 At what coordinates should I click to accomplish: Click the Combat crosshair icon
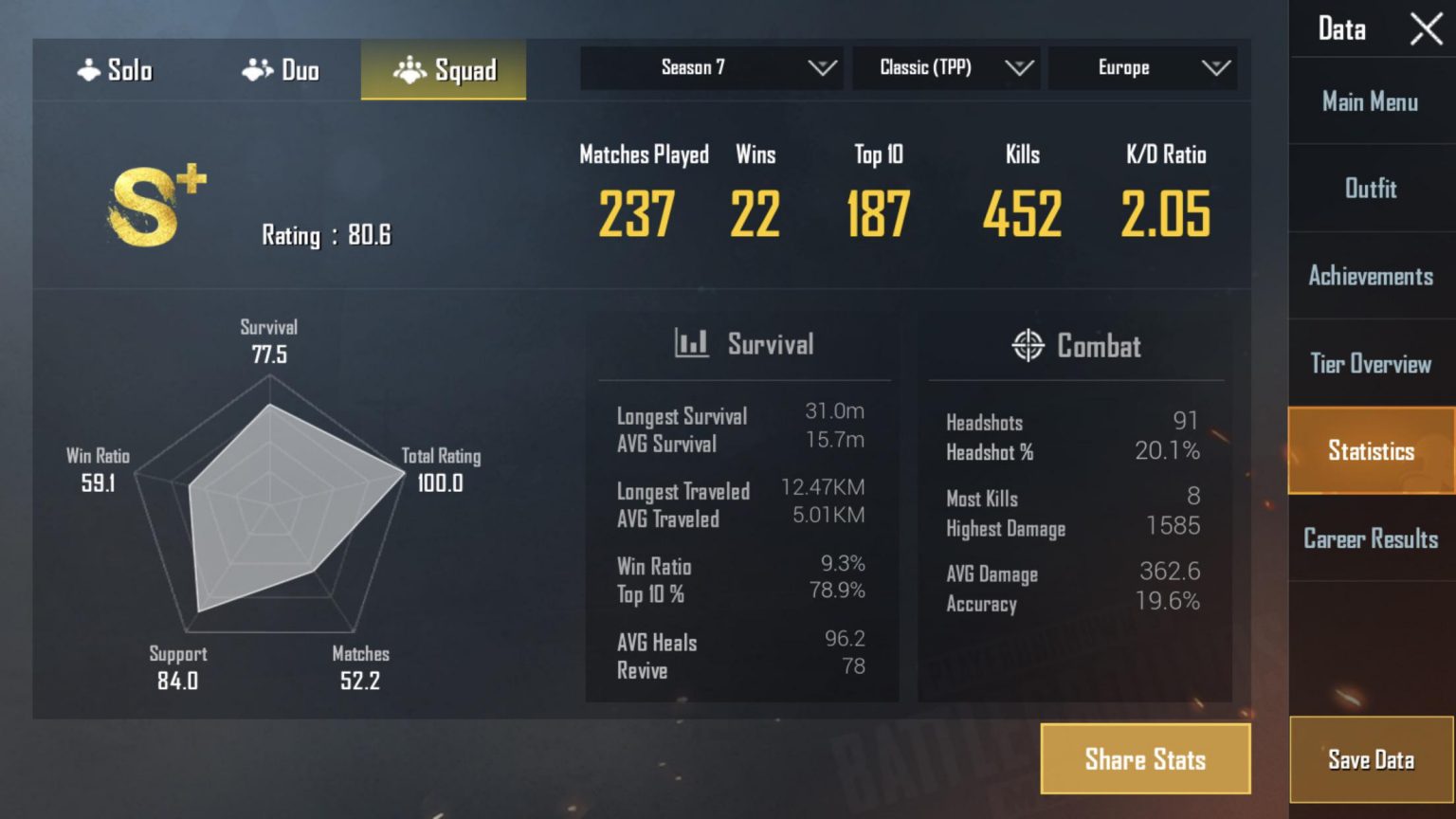[x=1028, y=346]
